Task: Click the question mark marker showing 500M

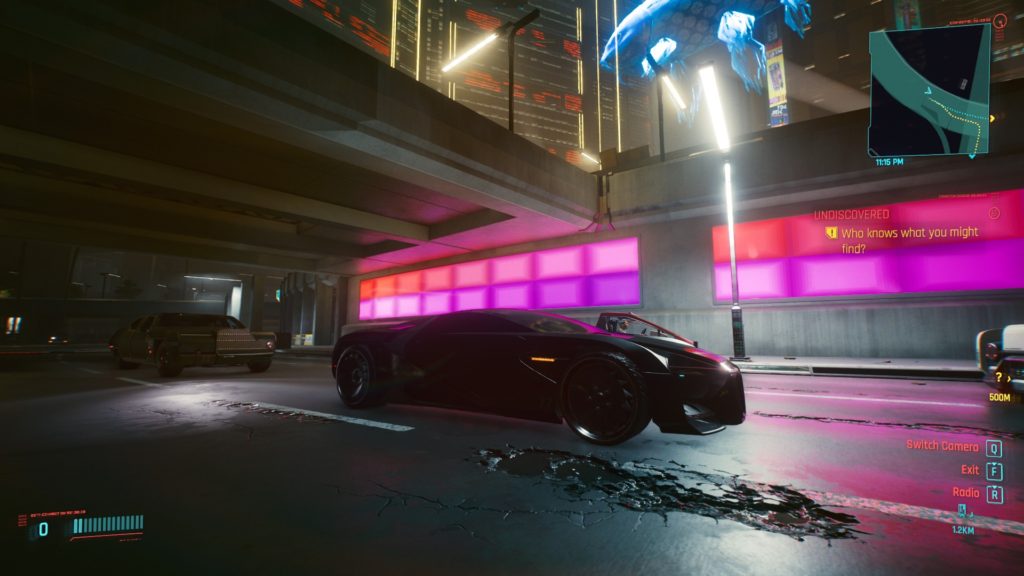Action: (998, 377)
